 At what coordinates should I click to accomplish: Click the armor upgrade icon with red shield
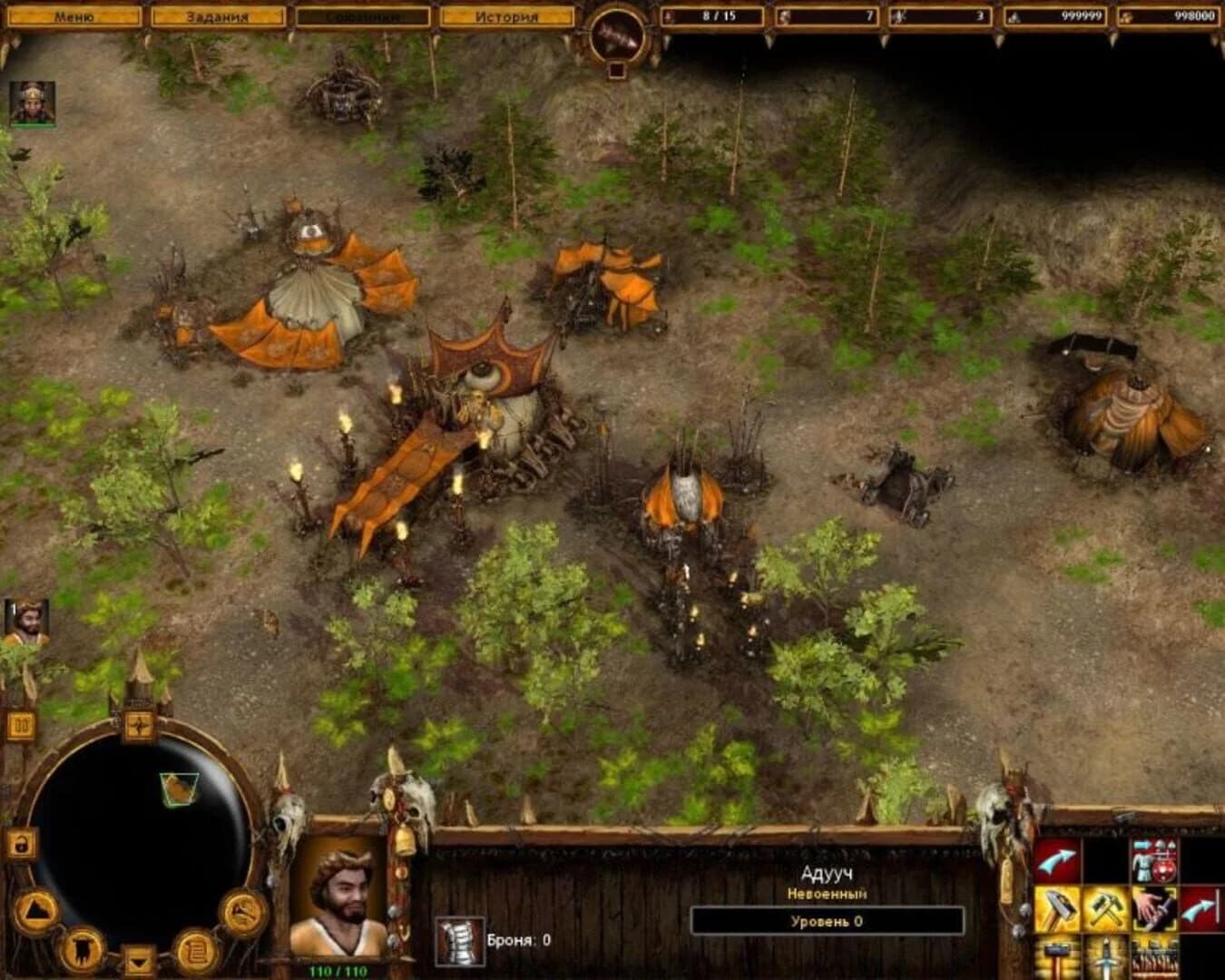(1154, 859)
